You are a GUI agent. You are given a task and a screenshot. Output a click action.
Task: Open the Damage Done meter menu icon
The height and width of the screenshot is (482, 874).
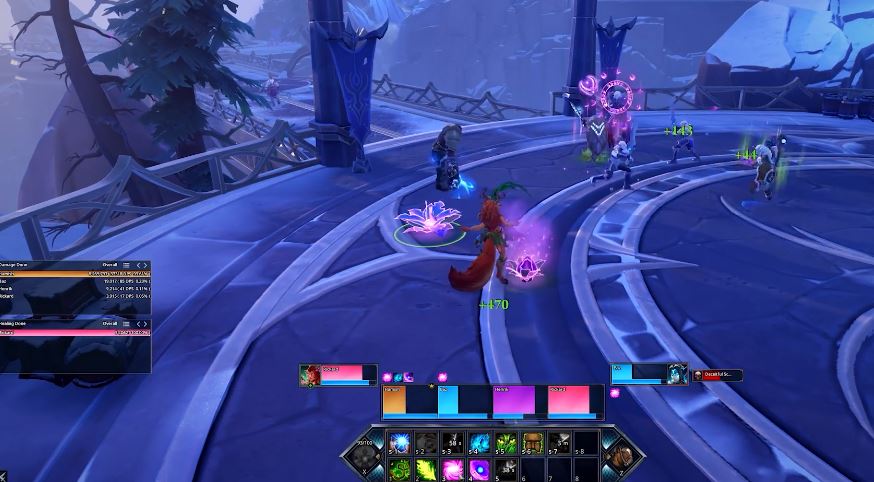tap(126, 265)
